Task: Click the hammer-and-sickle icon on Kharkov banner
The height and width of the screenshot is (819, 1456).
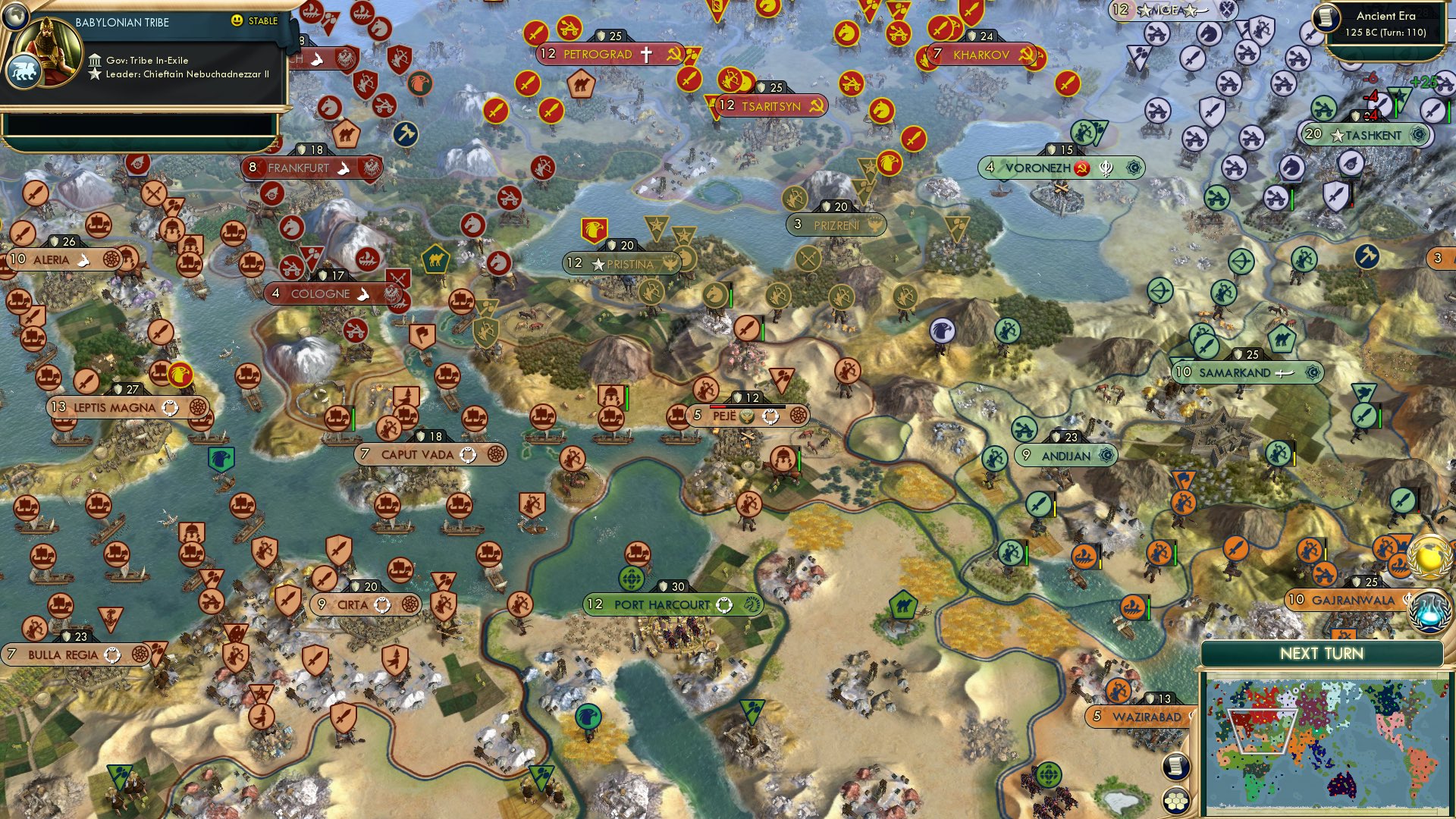Action: tap(1027, 54)
